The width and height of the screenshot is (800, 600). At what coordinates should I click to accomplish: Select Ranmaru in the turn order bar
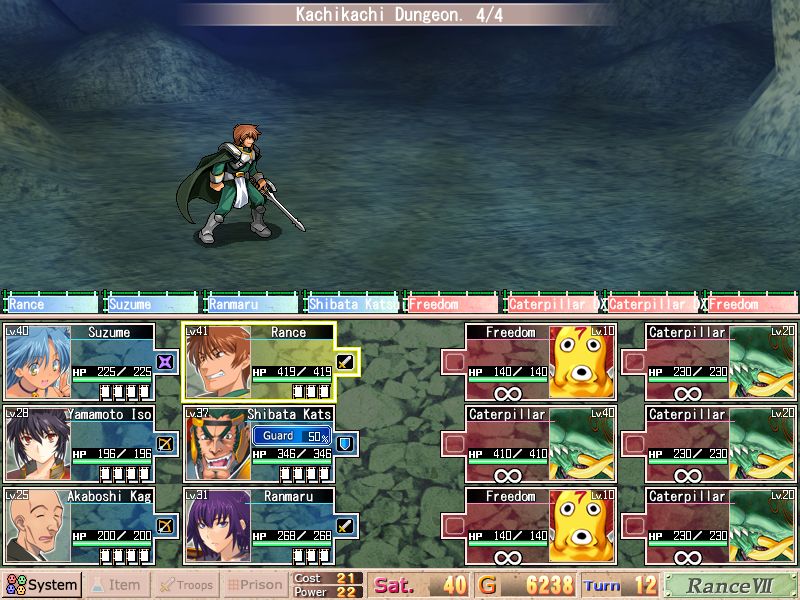(251, 304)
